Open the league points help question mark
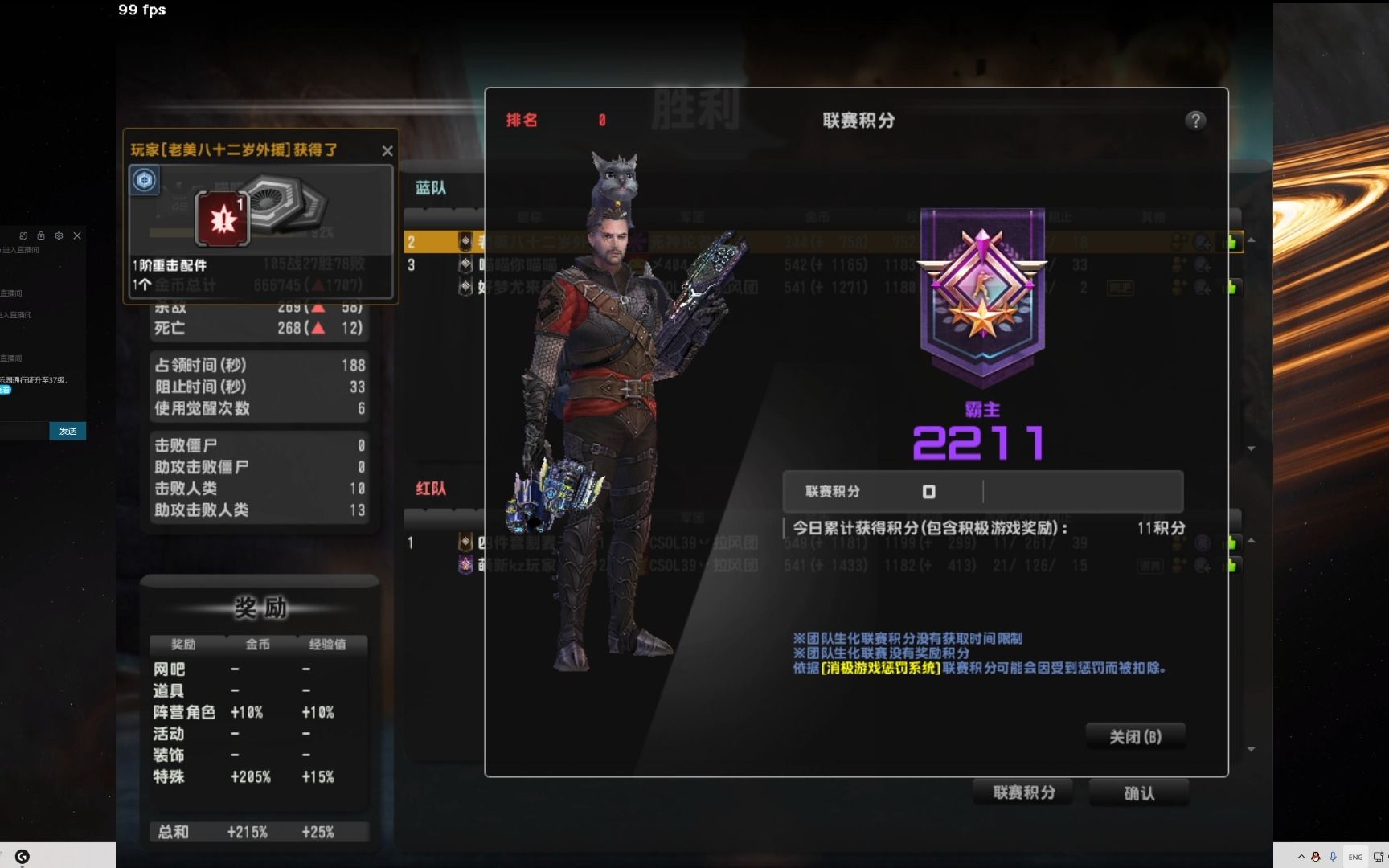 [1197, 121]
